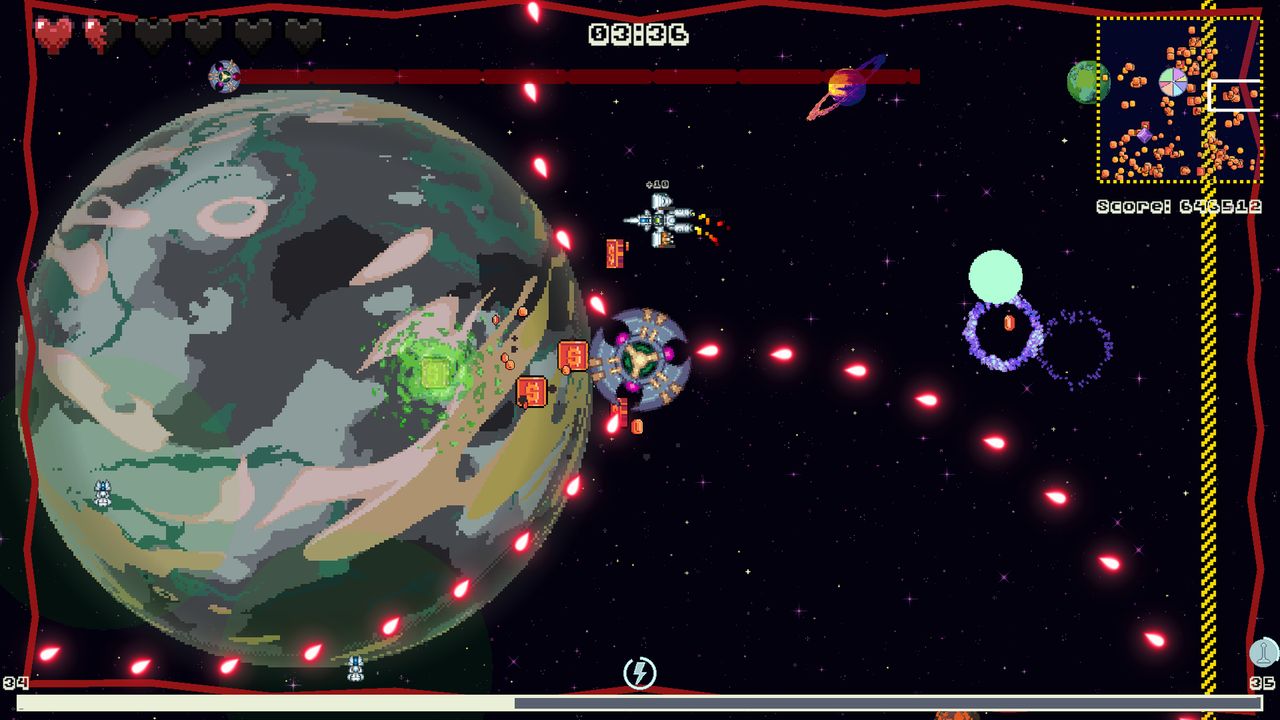
Task: Click the lightning power-up icon at bottom center
Action: 640,672
